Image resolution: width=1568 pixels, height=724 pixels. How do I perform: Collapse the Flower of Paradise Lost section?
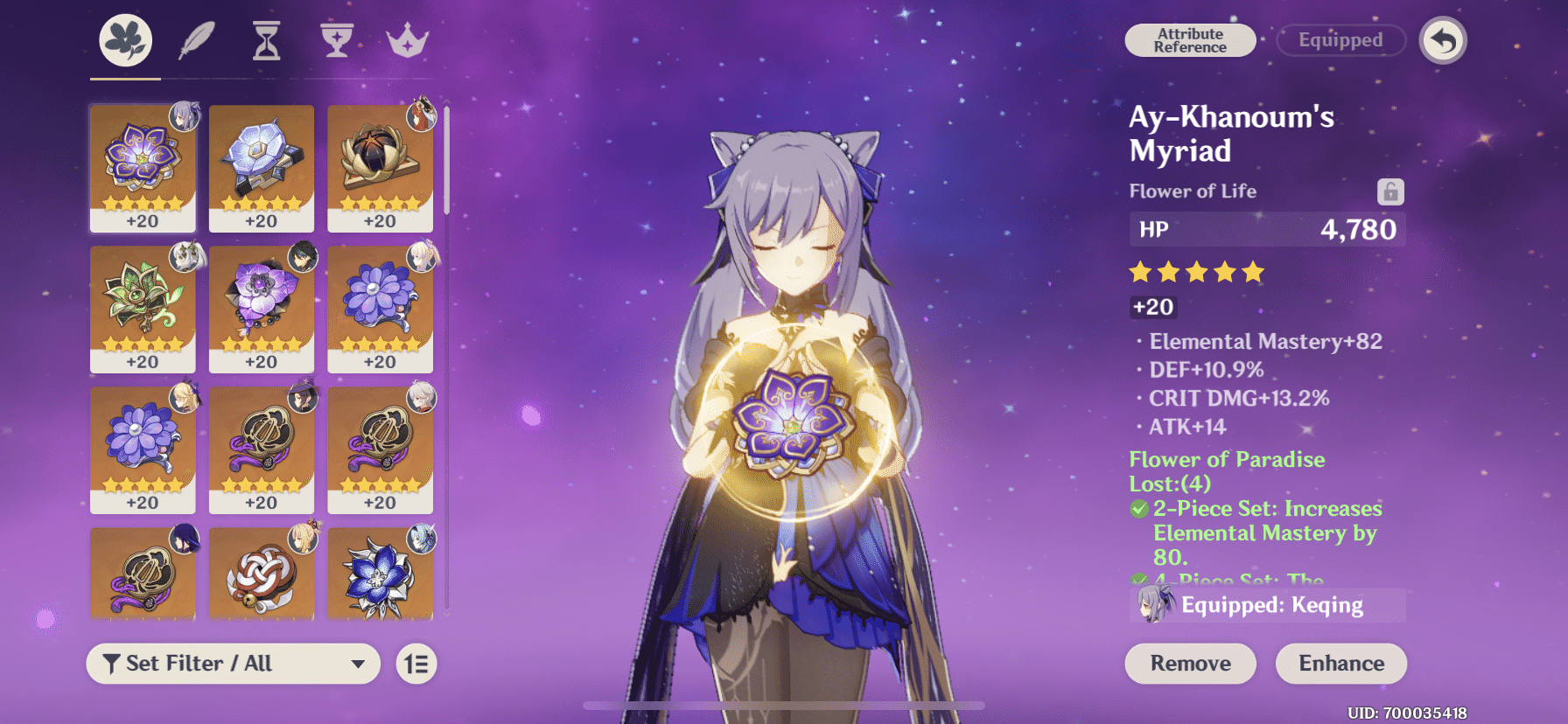pyautogui.click(x=1225, y=471)
